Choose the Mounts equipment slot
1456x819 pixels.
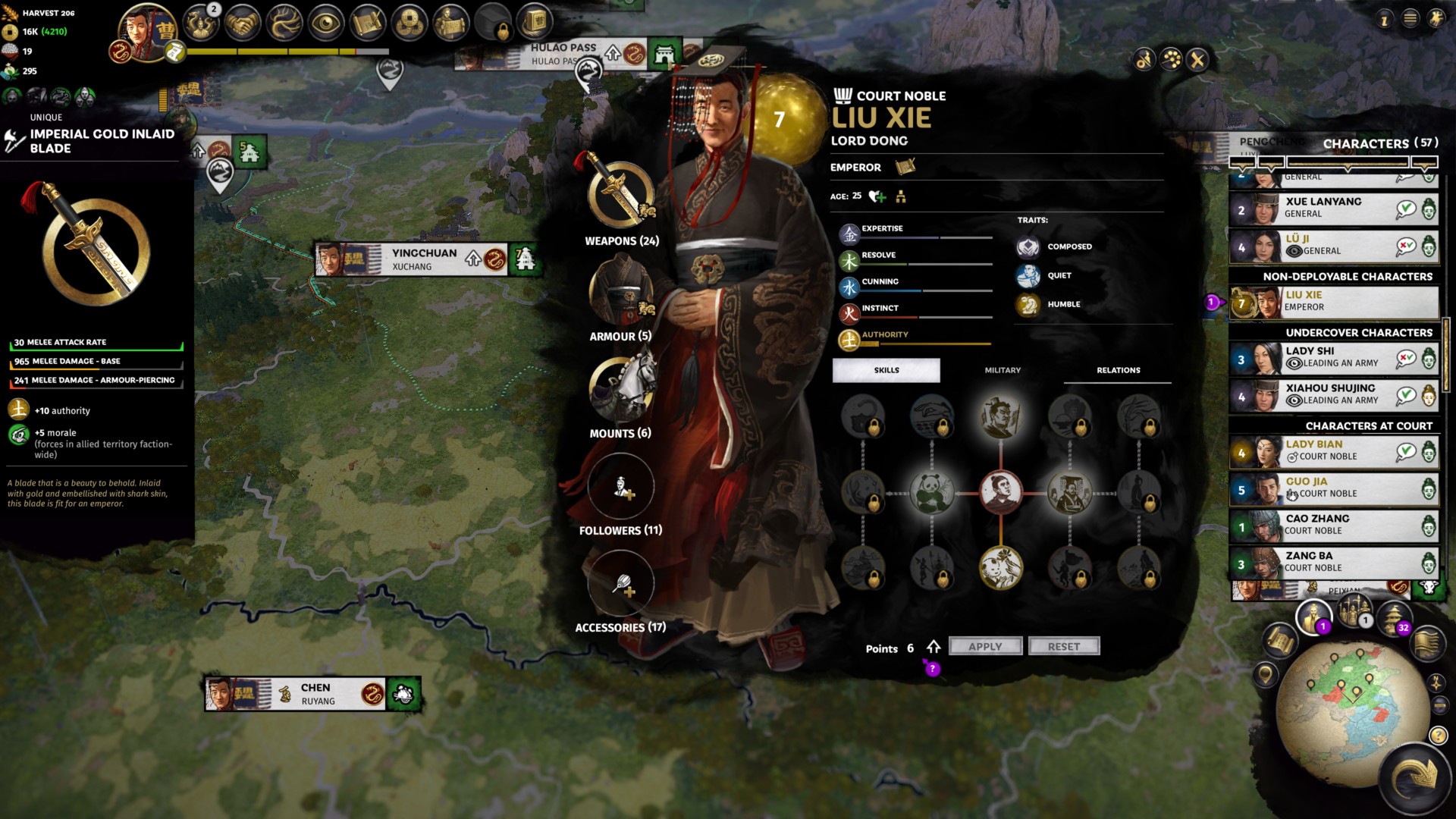621,389
